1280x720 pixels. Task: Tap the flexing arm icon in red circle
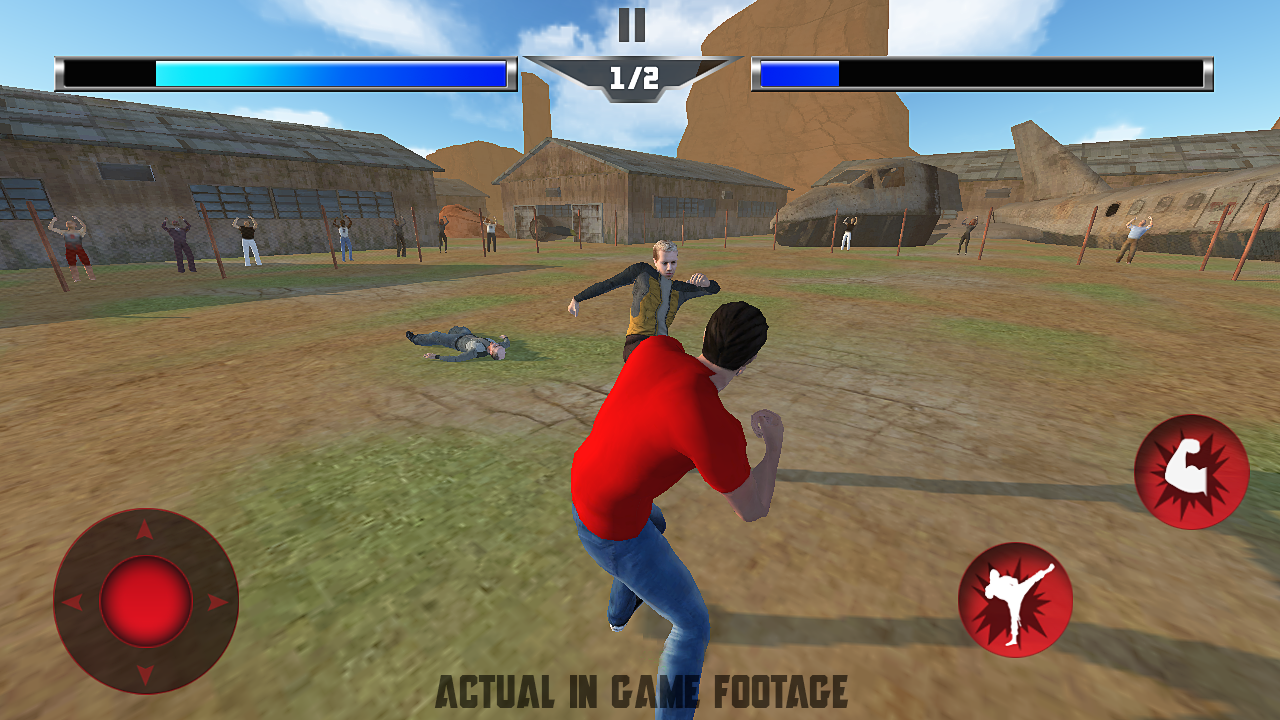coord(1192,472)
